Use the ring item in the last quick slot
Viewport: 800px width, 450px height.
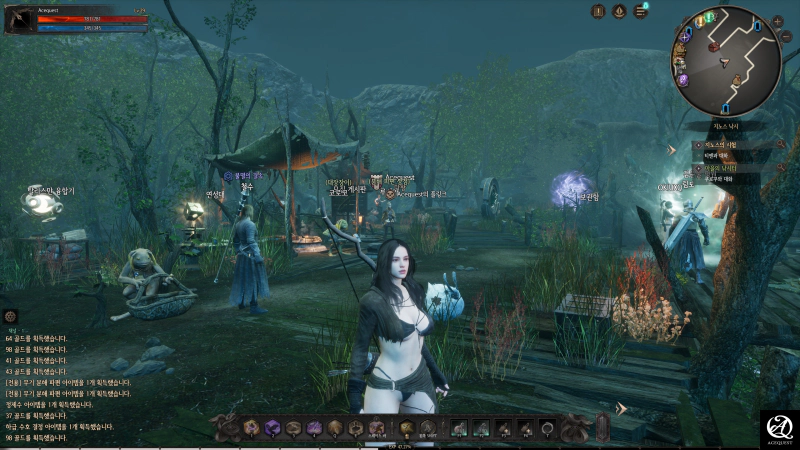[x=547, y=428]
